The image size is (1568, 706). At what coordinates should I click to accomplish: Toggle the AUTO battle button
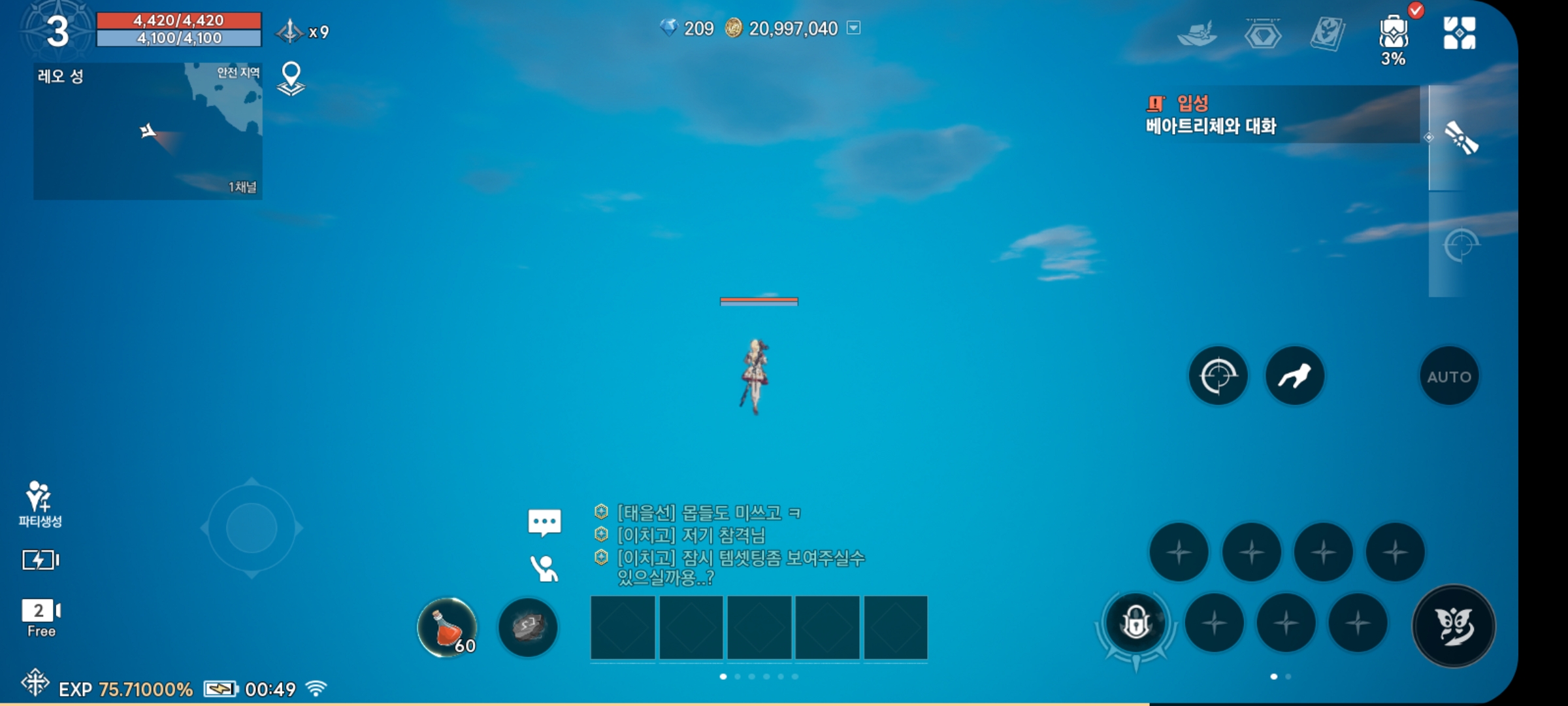coord(1448,377)
